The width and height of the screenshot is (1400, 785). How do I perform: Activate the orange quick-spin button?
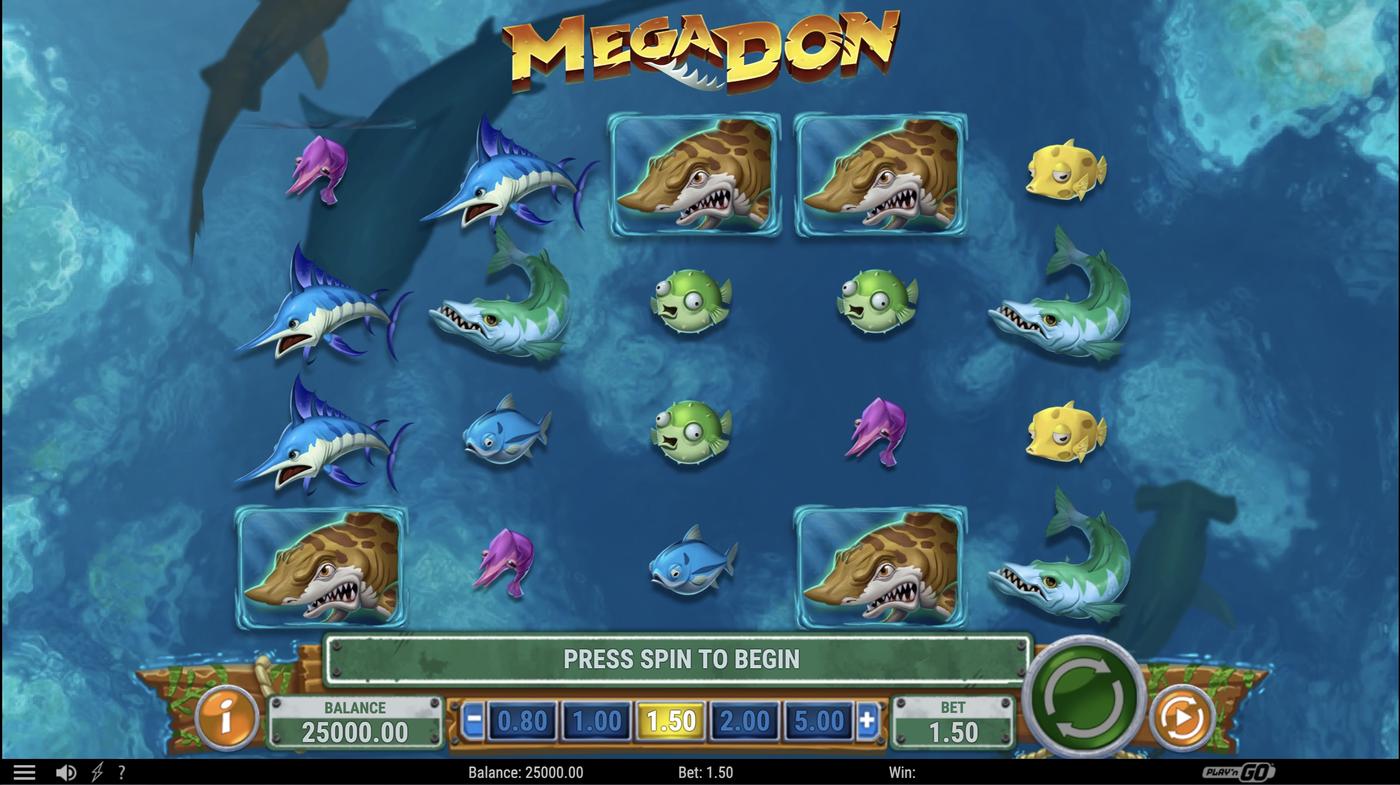tap(1181, 716)
